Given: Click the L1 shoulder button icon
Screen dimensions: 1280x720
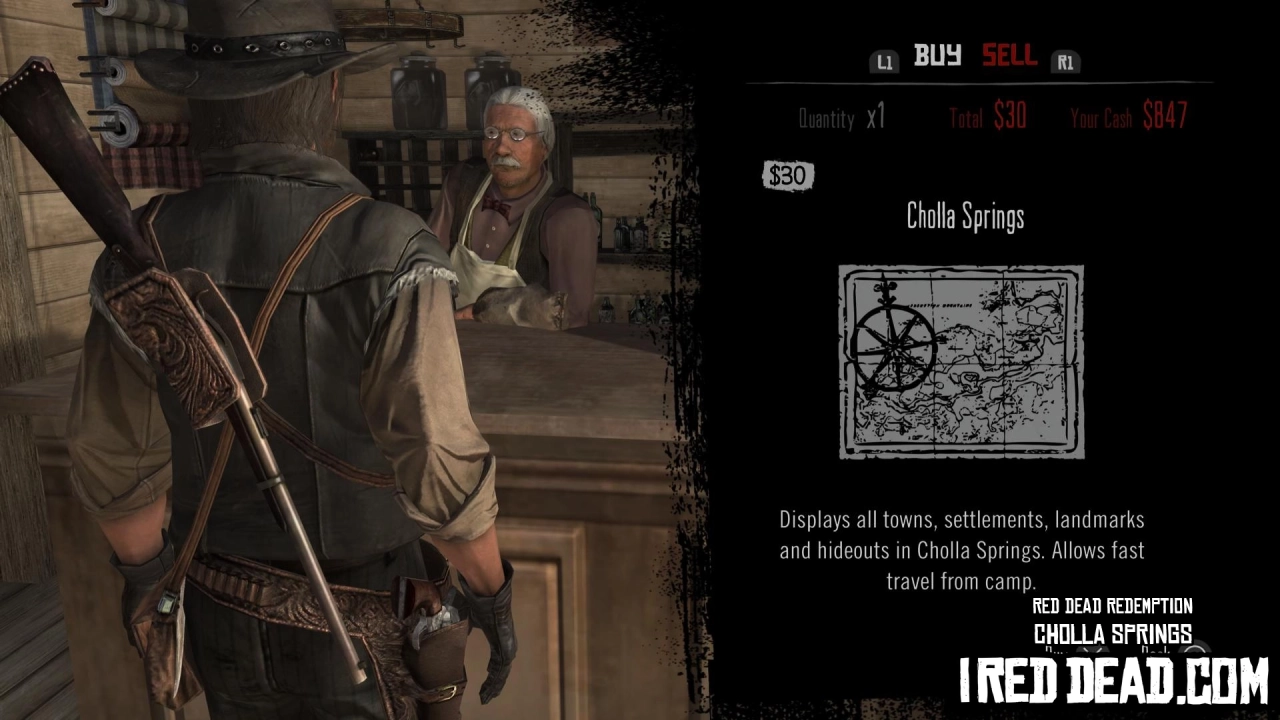Looking at the screenshot, I should pyautogui.click(x=884, y=61).
